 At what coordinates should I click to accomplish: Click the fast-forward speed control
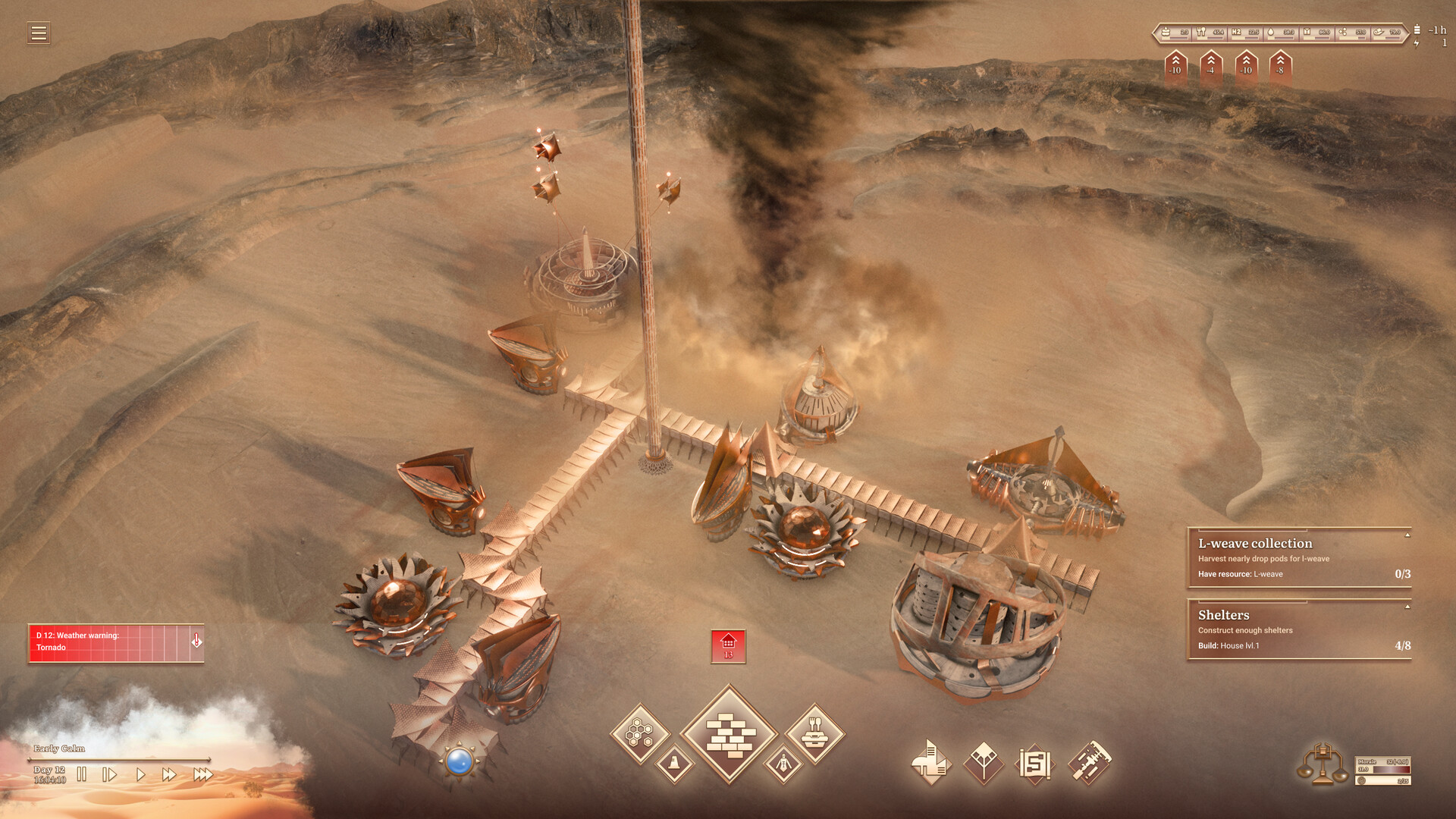coord(168,773)
